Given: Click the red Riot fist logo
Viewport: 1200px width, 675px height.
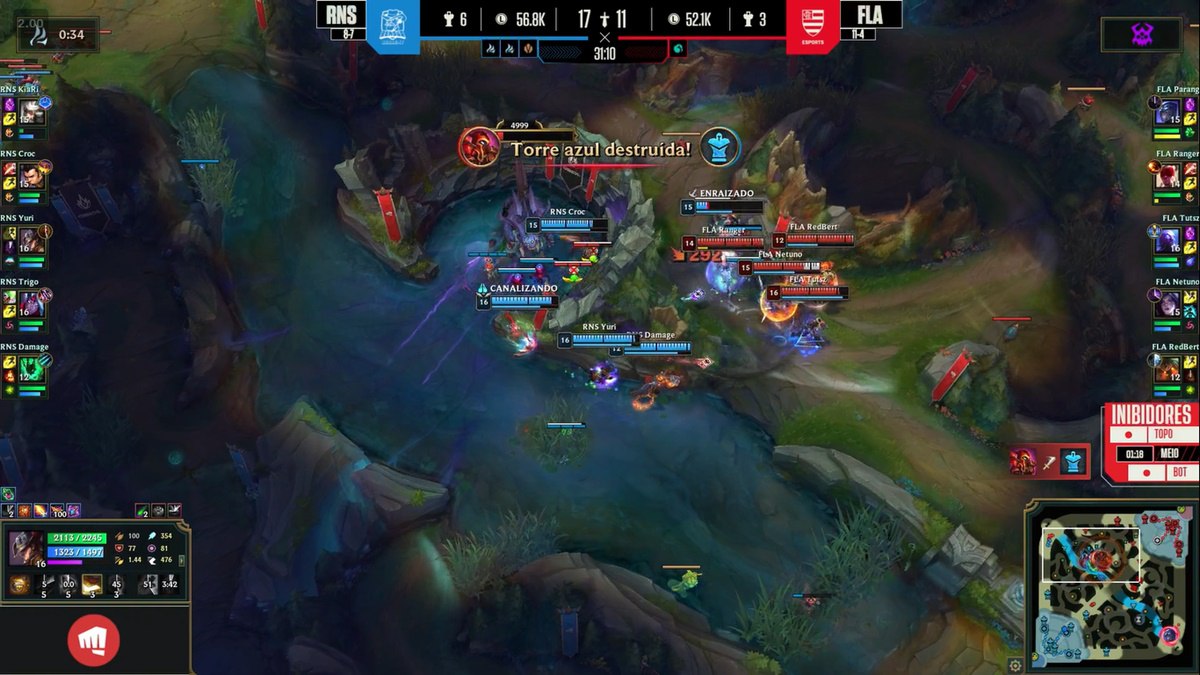Looking at the screenshot, I should pyautogui.click(x=94, y=640).
